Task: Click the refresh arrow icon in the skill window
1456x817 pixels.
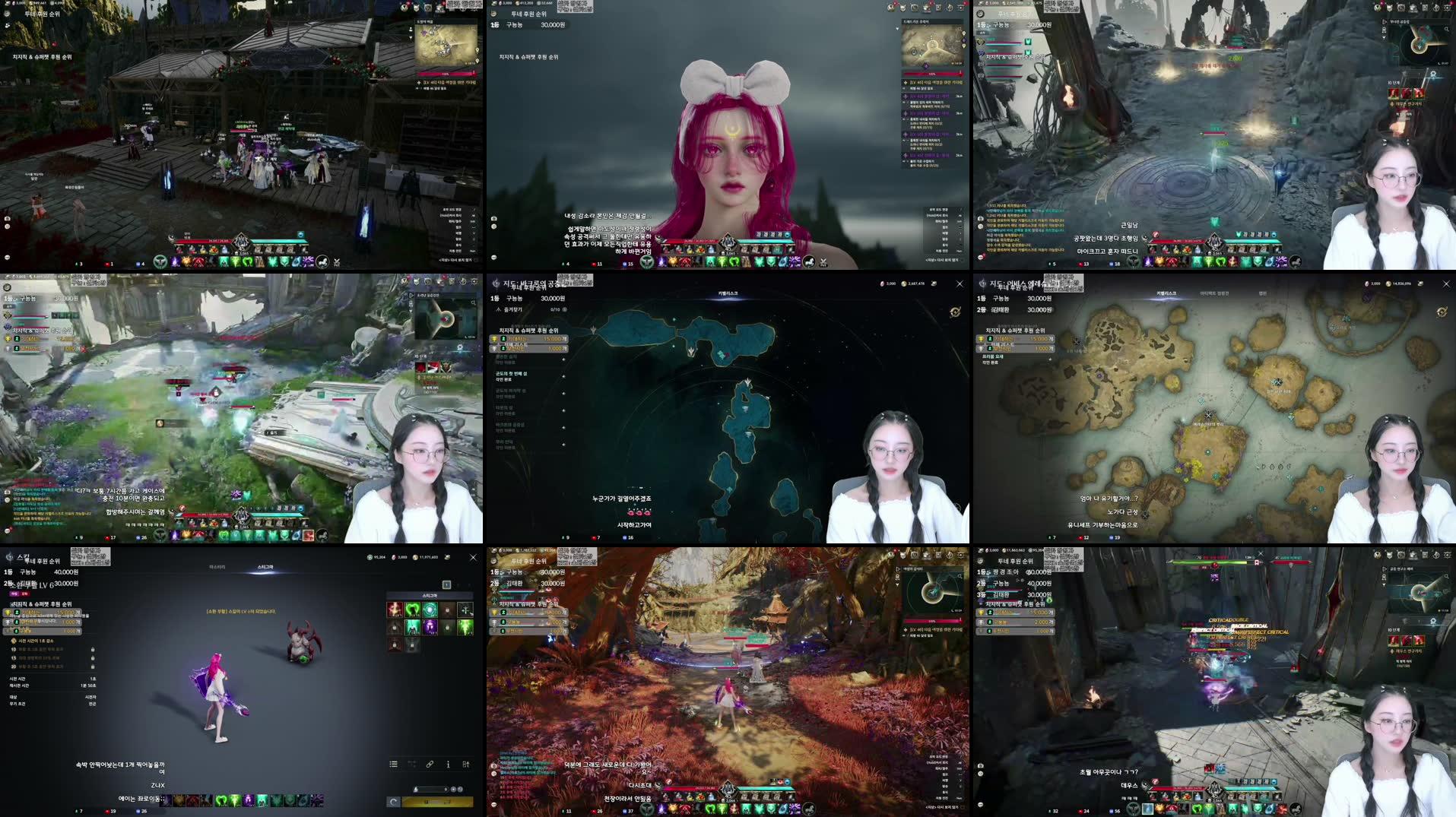Action: (x=394, y=801)
